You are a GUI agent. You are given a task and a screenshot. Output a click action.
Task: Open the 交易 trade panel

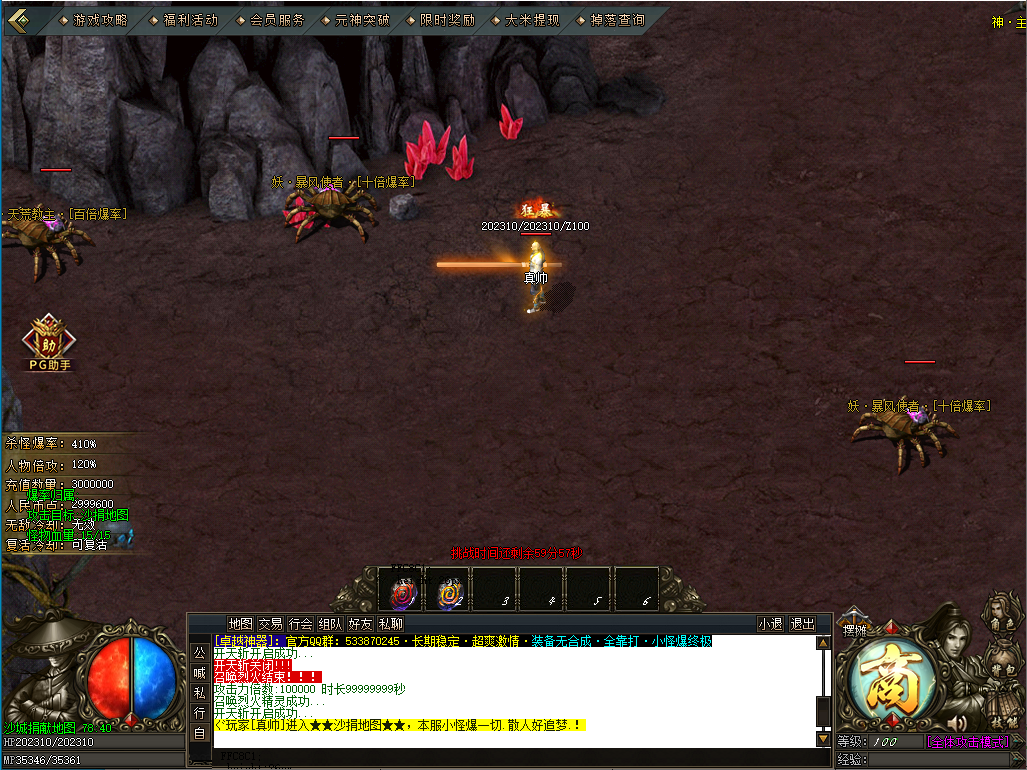coord(270,624)
